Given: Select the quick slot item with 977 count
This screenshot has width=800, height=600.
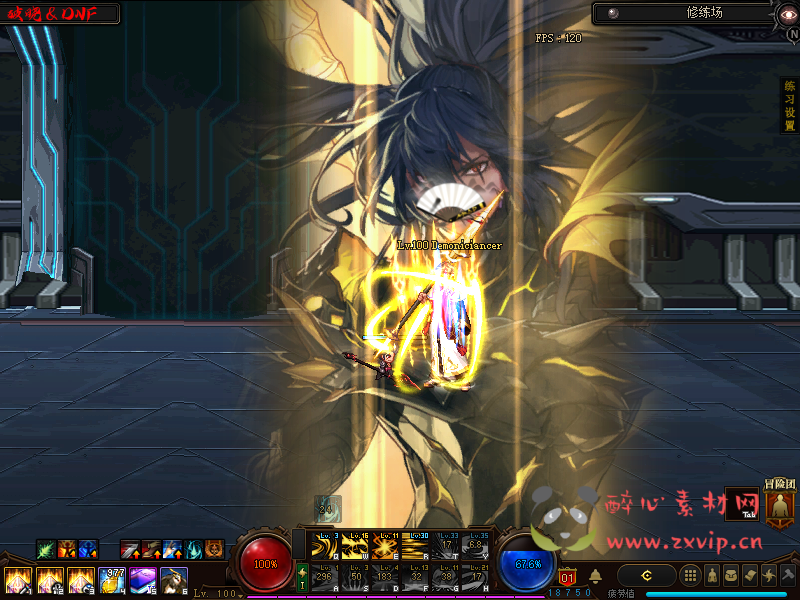Looking at the screenshot, I should coord(111,580).
